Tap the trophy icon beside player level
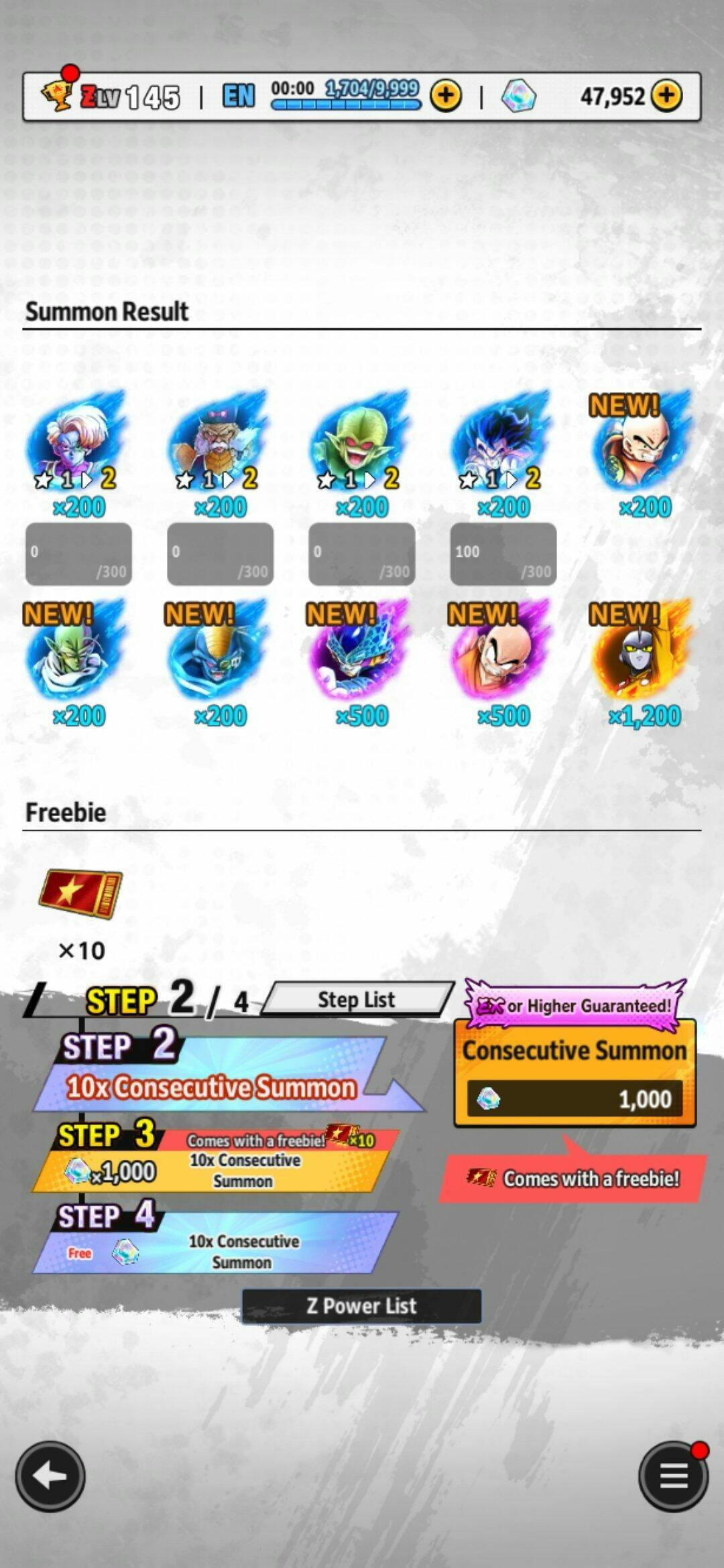 click(56, 95)
